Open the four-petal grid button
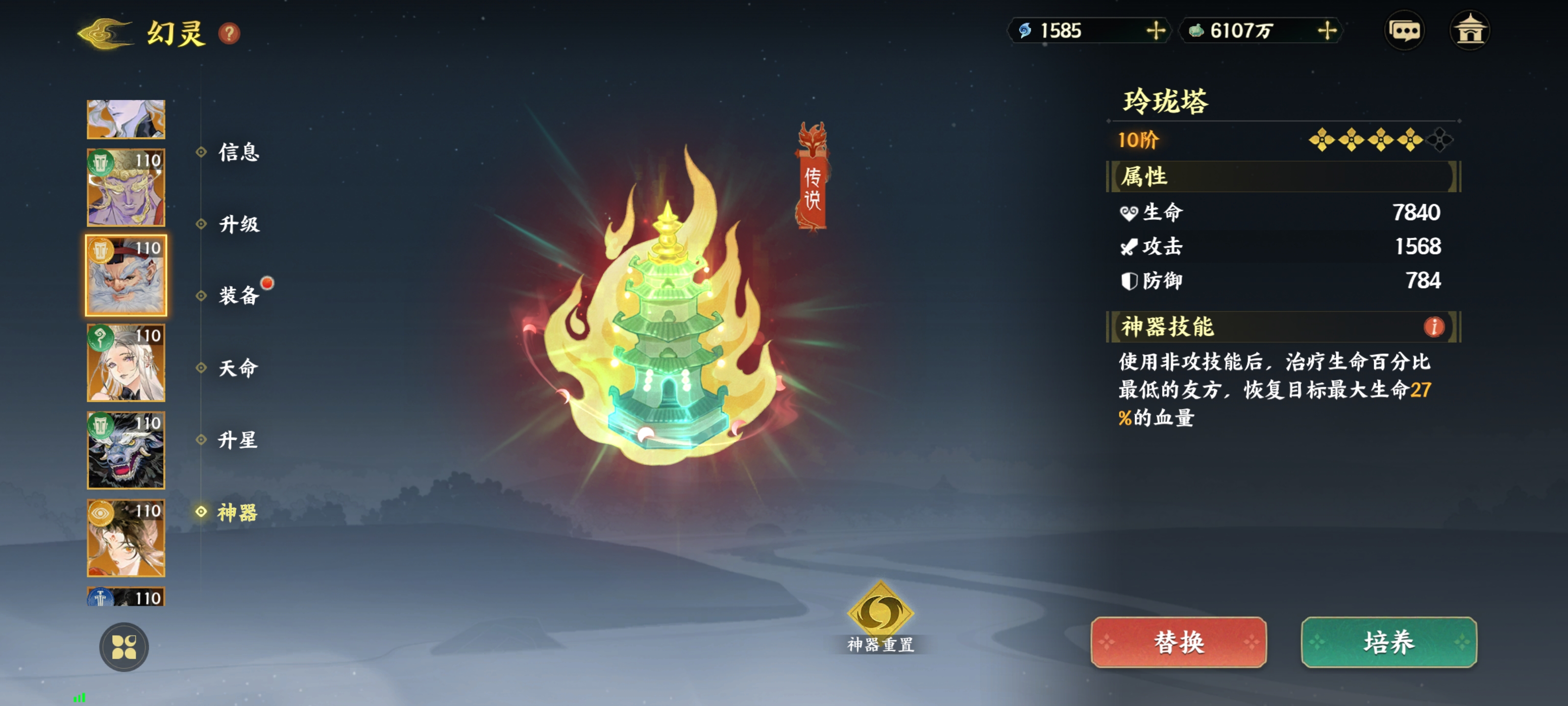The image size is (1568, 706). click(124, 647)
